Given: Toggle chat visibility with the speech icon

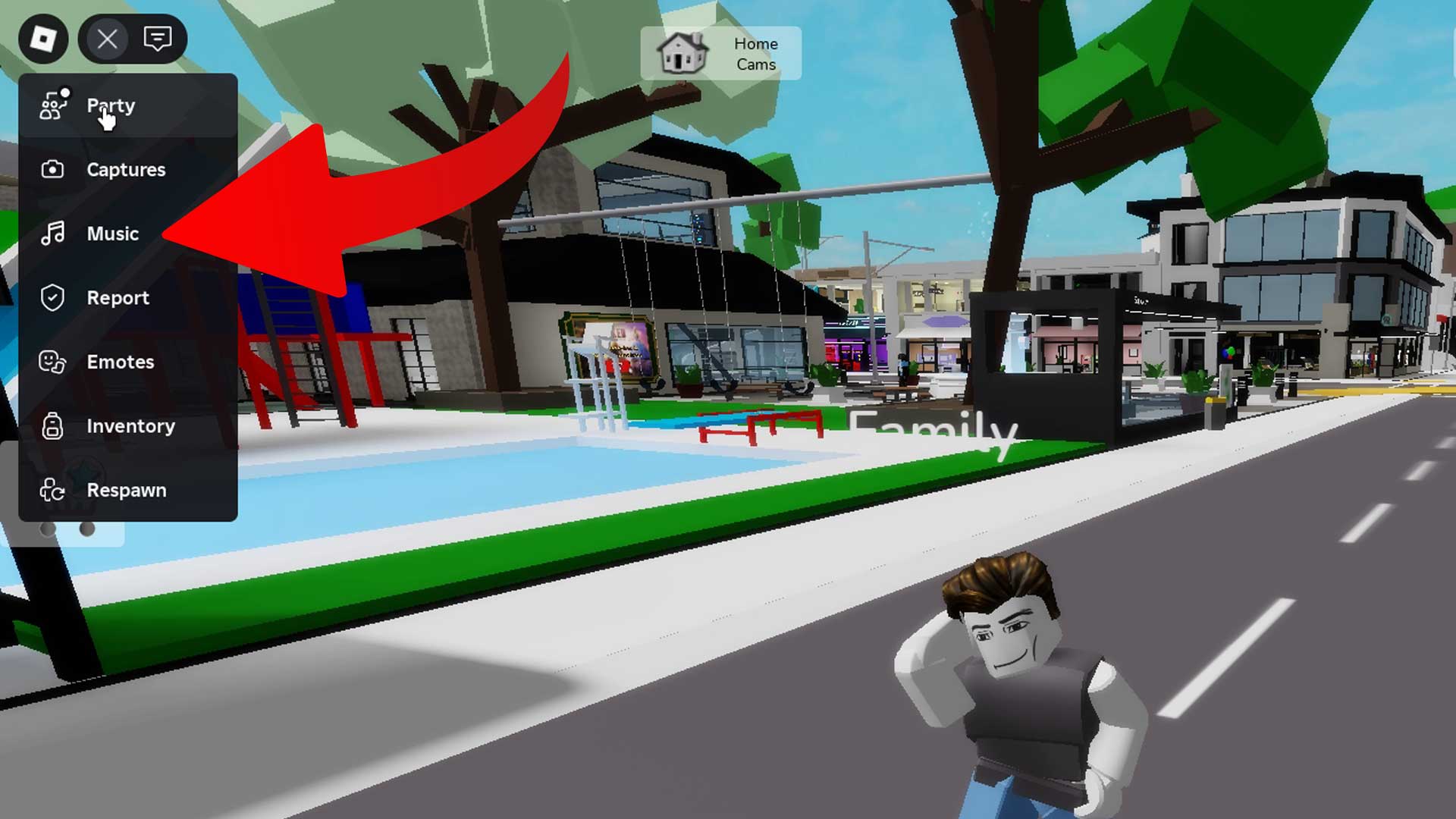Looking at the screenshot, I should pos(157,39).
